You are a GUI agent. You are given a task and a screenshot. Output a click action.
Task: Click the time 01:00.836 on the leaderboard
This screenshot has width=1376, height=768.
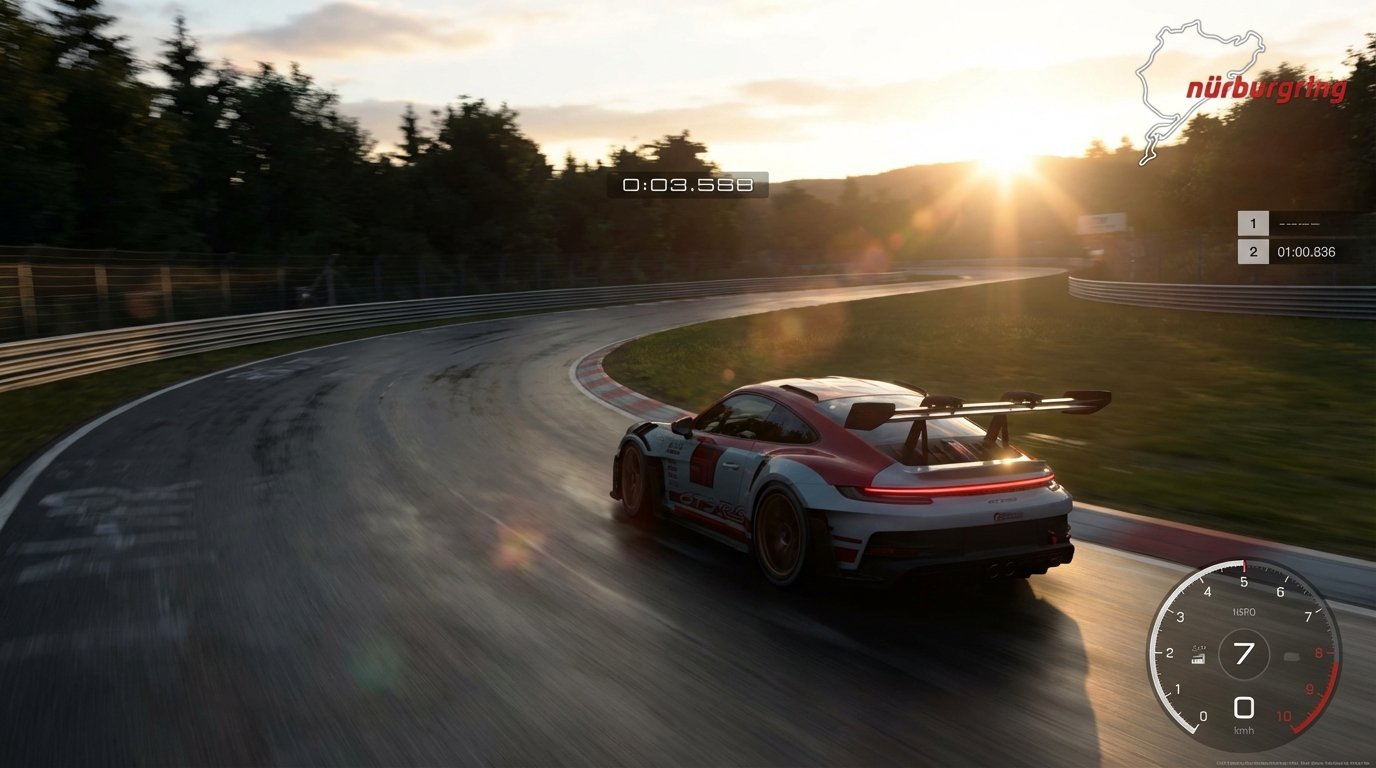(1306, 252)
